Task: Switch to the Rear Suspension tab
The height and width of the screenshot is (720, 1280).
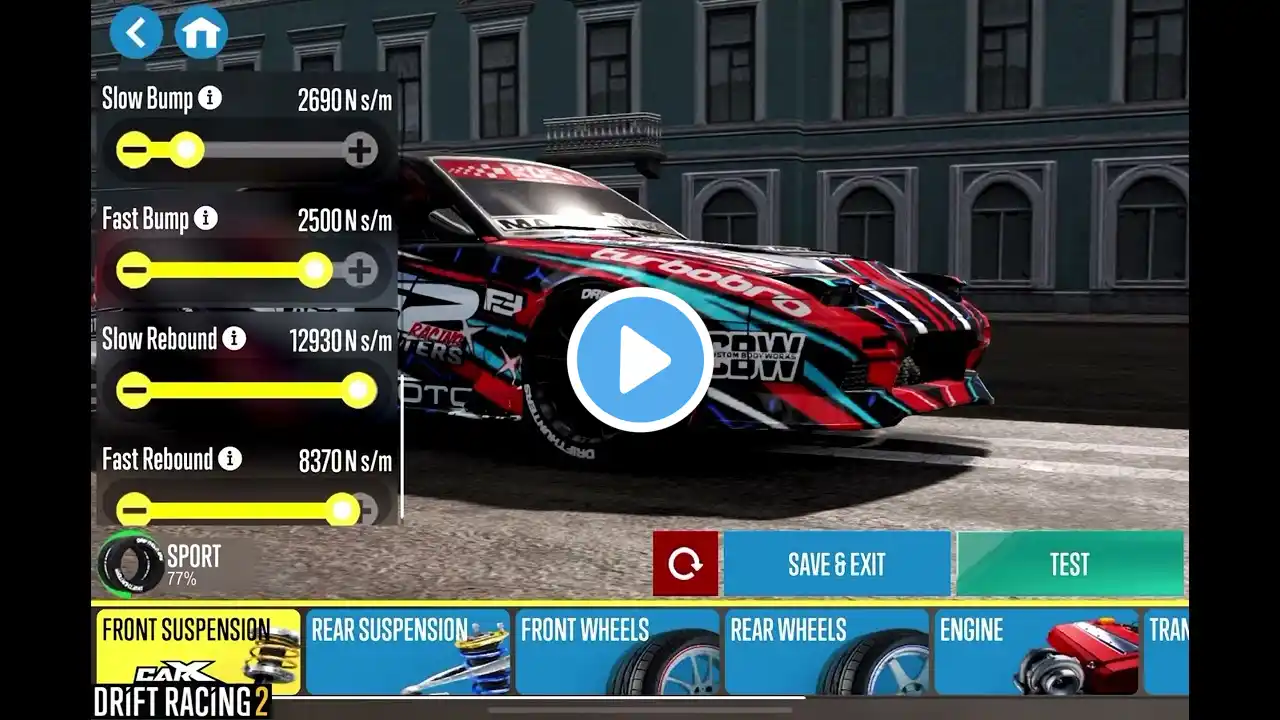Action: [407, 651]
